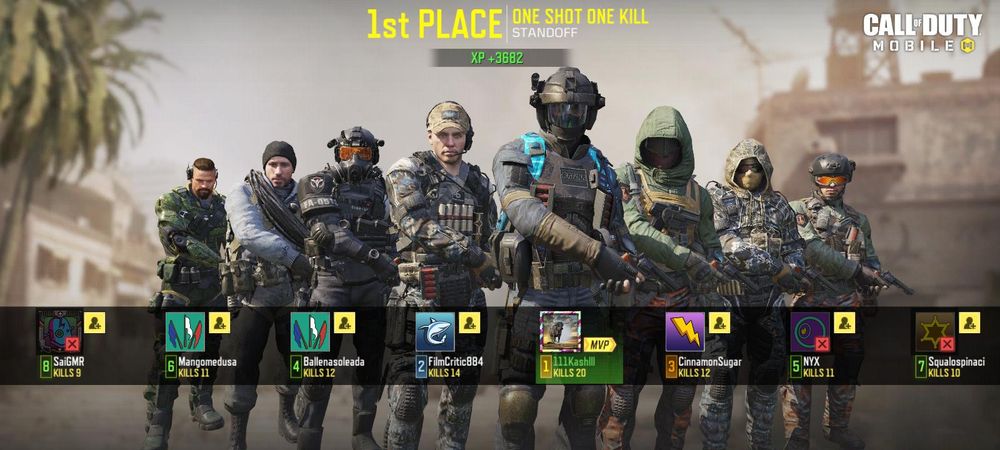
Task: Add Squalospinaci as a friend
Action: point(969,322)
